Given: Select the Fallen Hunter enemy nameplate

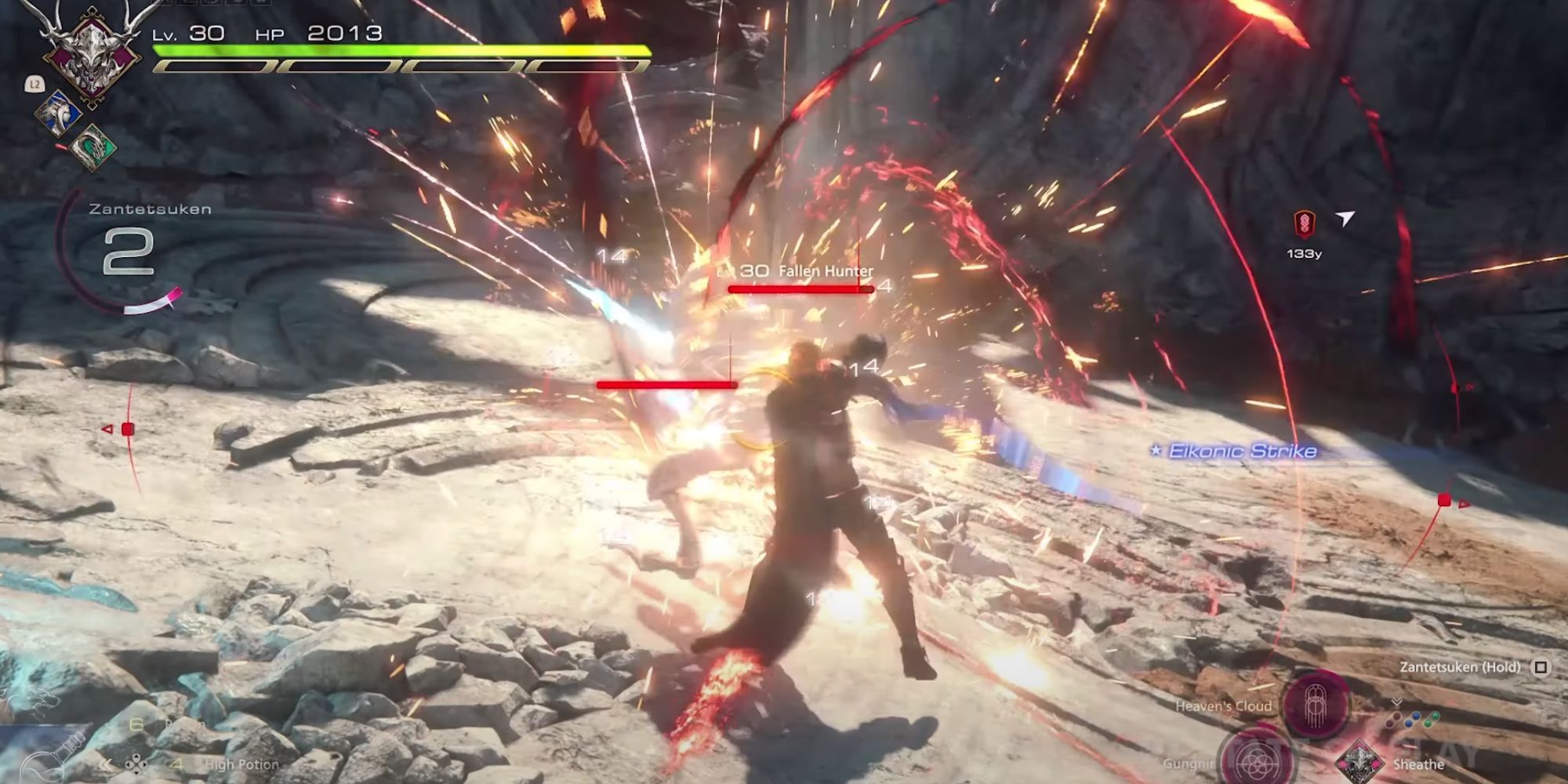Looking at the screenshot, I should [x=825, y=270].
